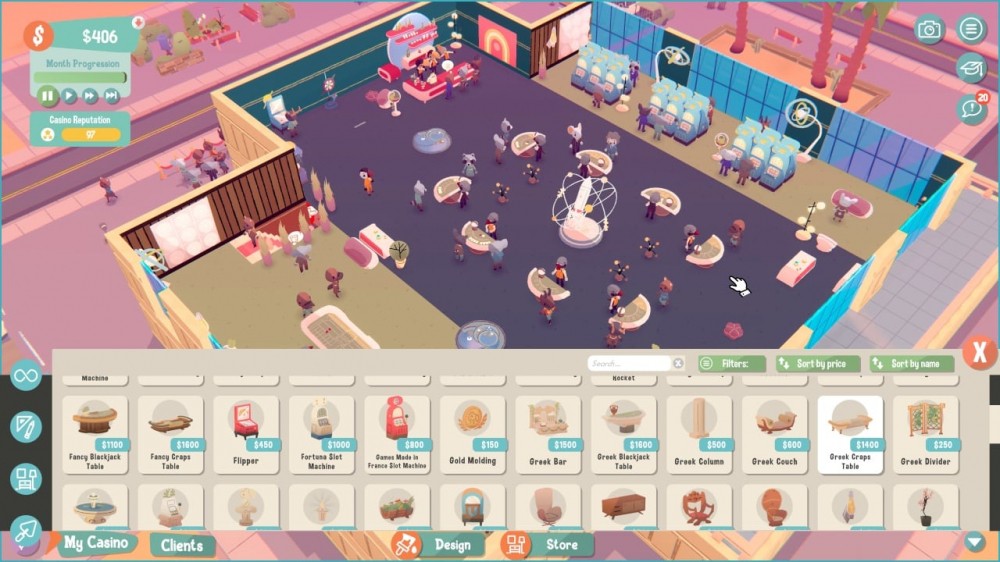
Task: Open the graduation cap tutorial icon
Action: pyautogui.click(x=970, y=68)
